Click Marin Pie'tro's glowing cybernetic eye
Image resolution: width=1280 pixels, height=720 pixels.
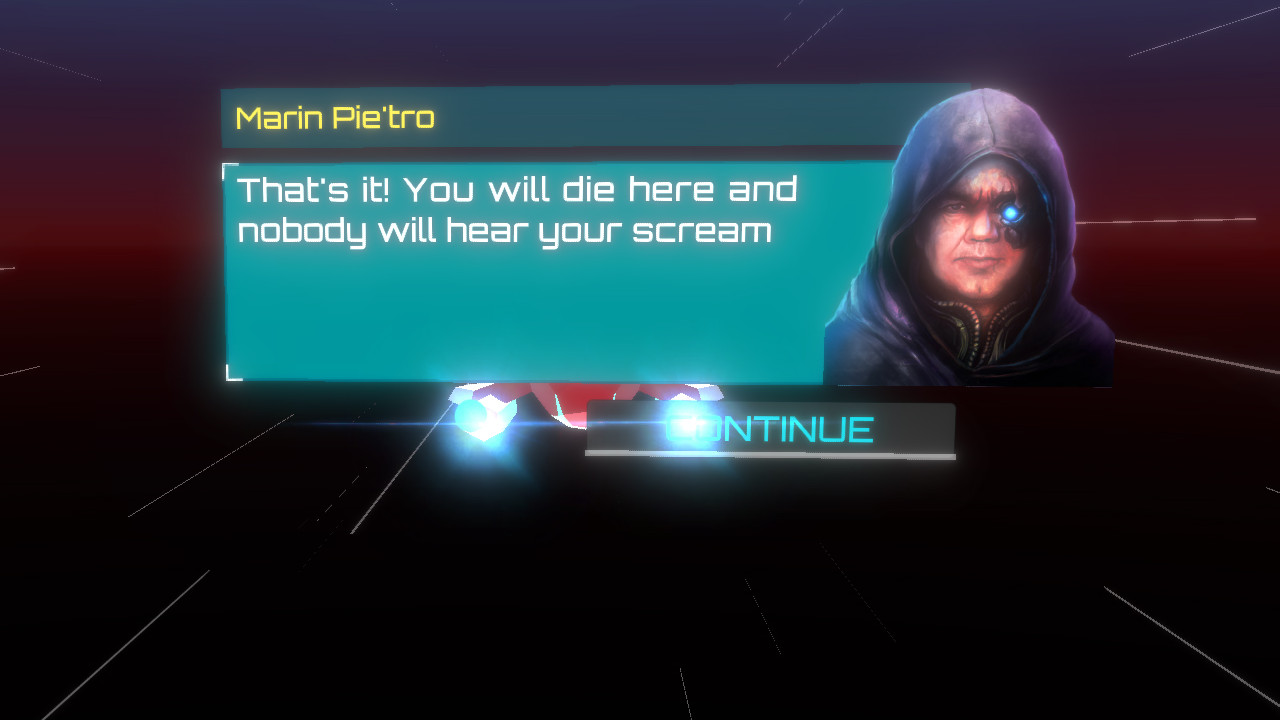tap(1010, 211)
